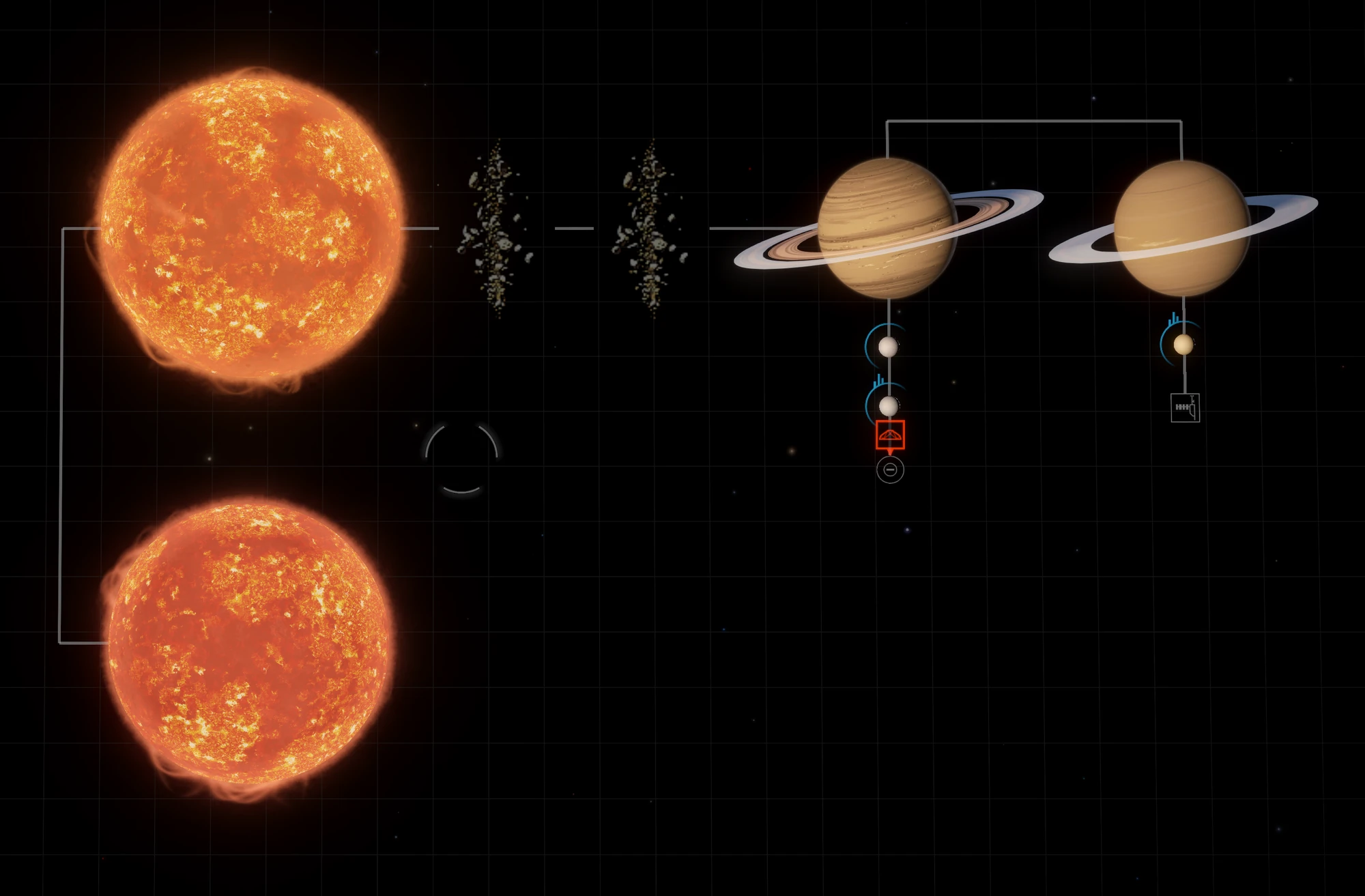Select the tan moon of the rightmost planet

[x=1186, y=345]
